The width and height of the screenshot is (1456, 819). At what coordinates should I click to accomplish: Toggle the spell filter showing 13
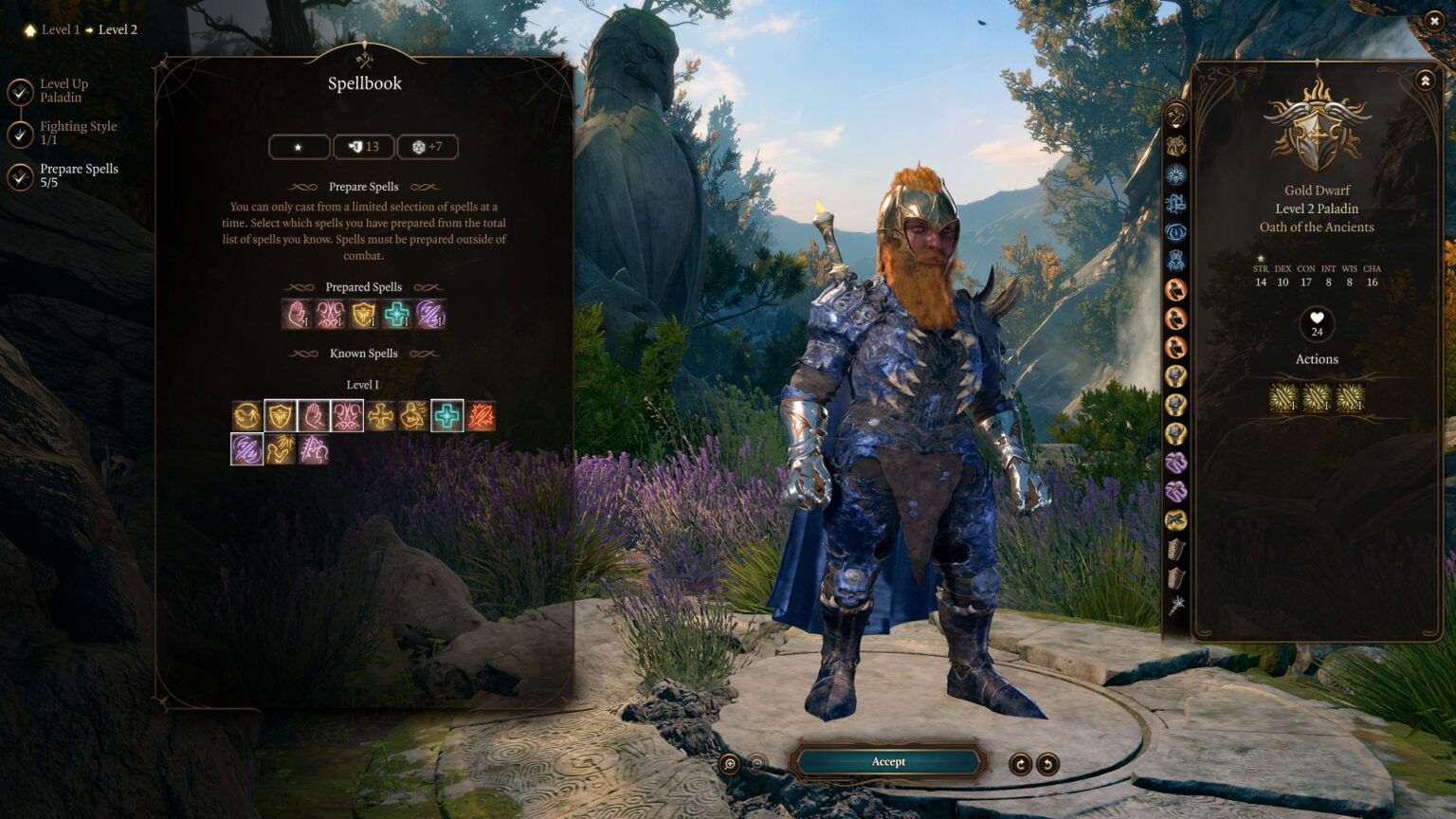tap(363, 146)
